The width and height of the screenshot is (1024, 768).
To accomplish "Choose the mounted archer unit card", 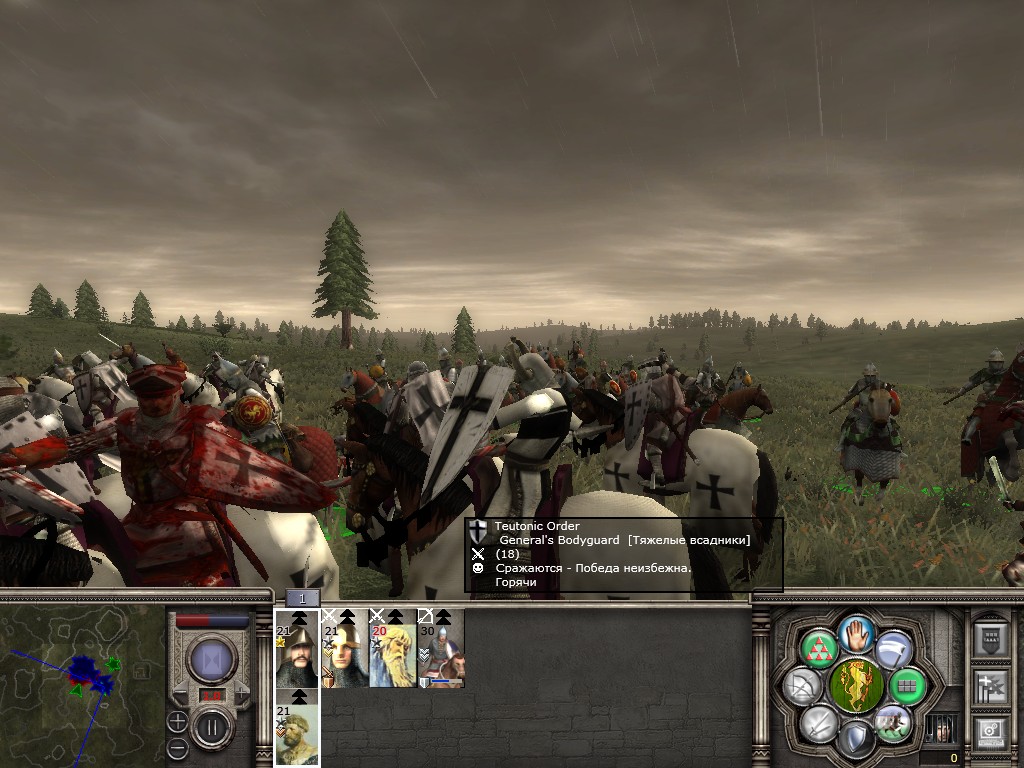I will coord(441,648).
